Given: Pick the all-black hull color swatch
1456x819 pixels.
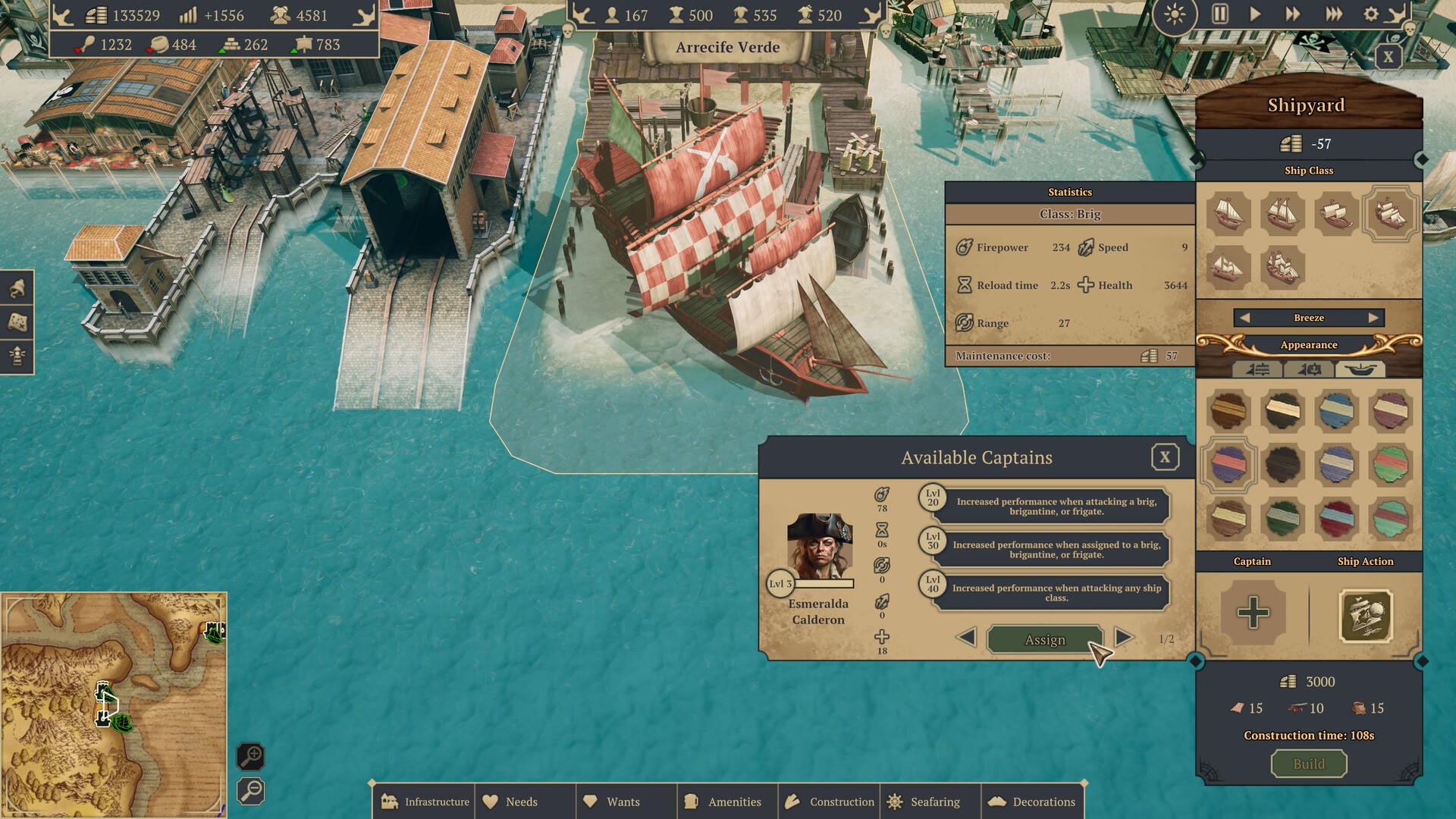Looking at the screenshot, I should coord(1282,464).
